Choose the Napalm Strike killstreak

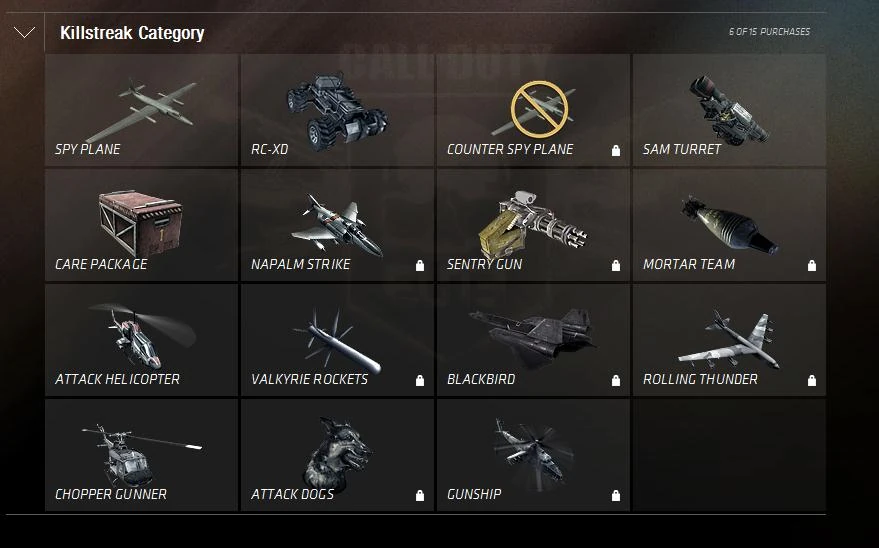(x=337, y=225)
